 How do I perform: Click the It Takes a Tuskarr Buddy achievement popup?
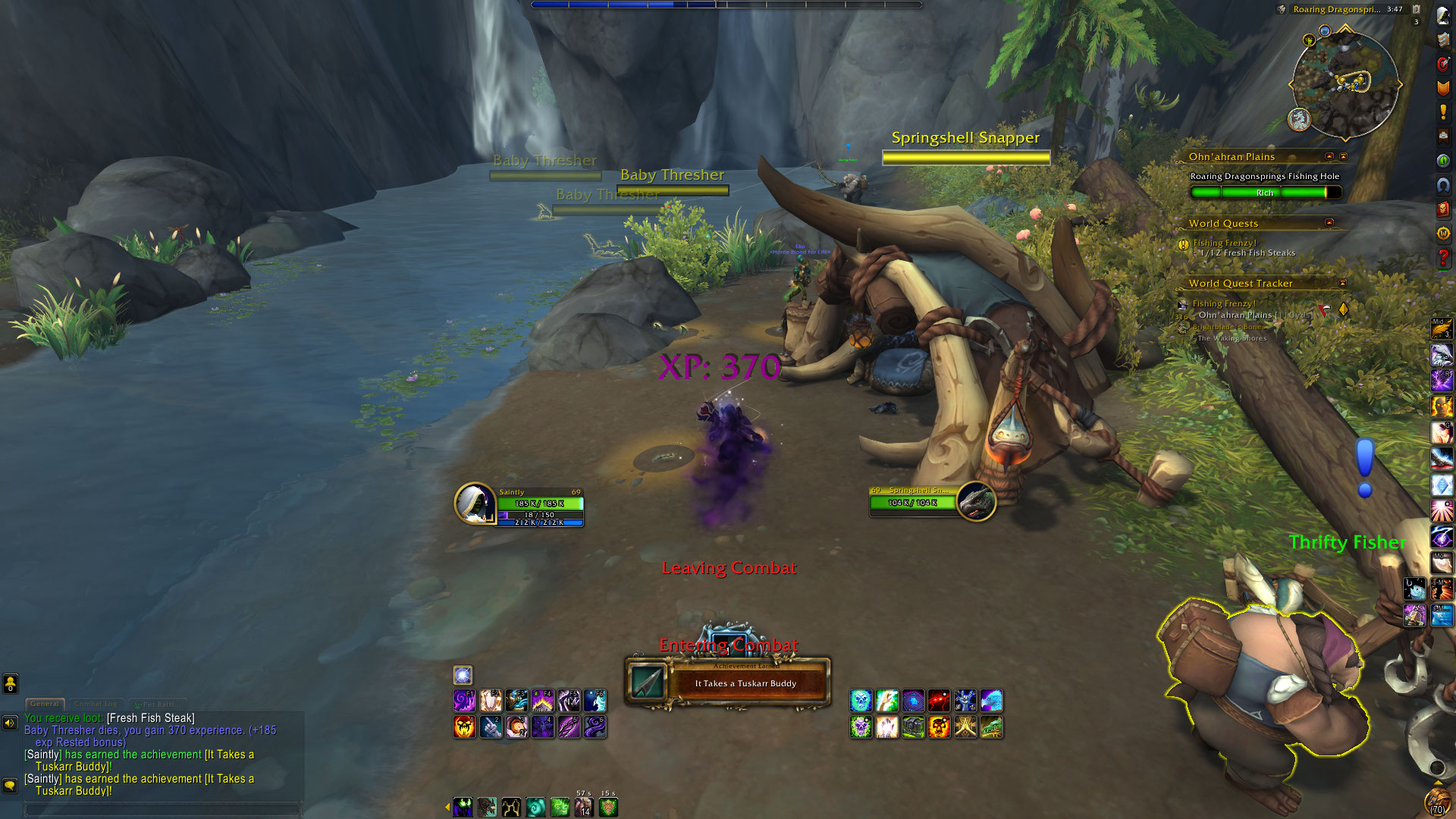click(728, 681)
